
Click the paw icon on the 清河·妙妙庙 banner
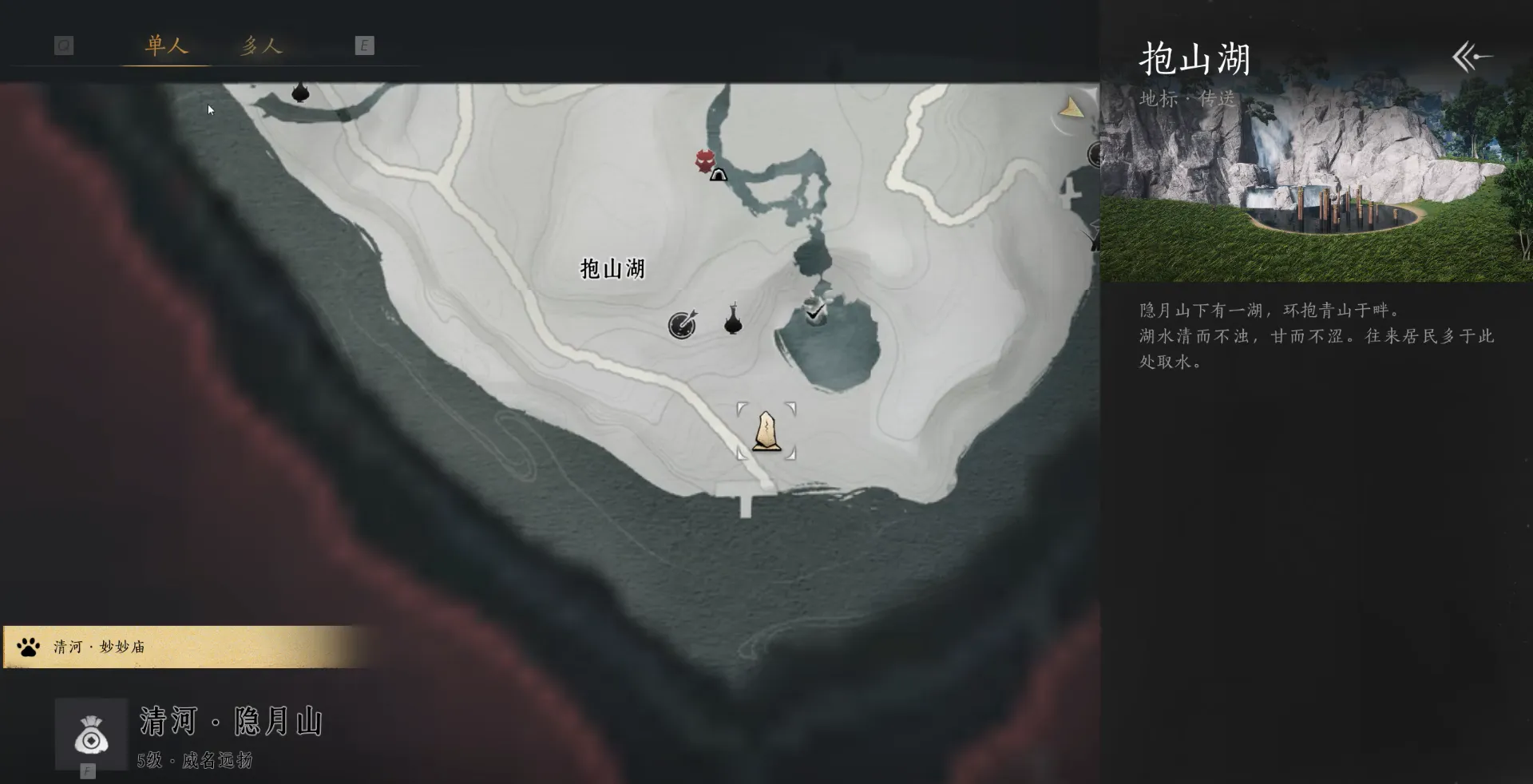click(x=28, y=647)
